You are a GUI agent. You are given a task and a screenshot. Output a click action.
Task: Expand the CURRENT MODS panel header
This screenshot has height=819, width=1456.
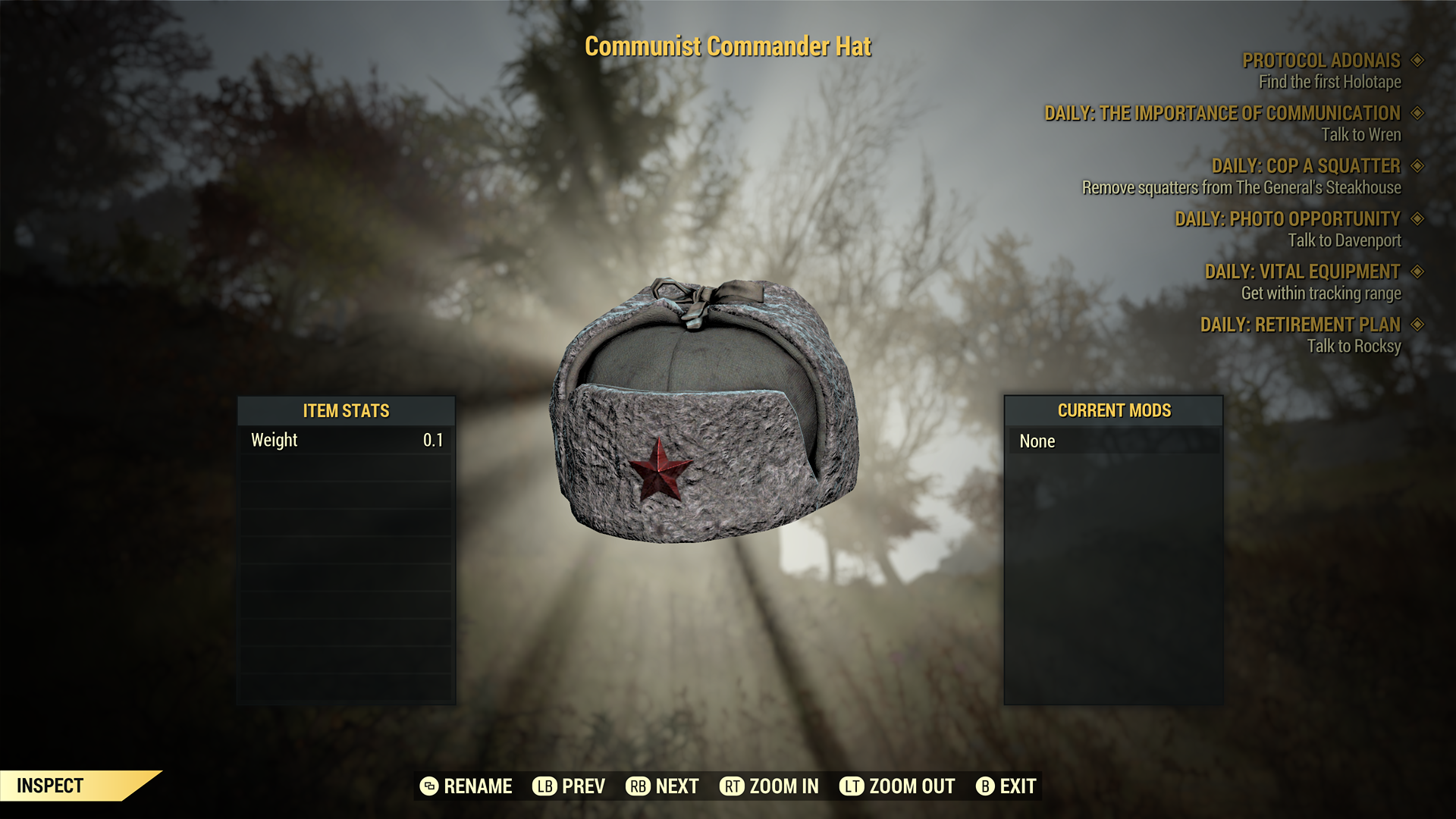[1113, 411]
